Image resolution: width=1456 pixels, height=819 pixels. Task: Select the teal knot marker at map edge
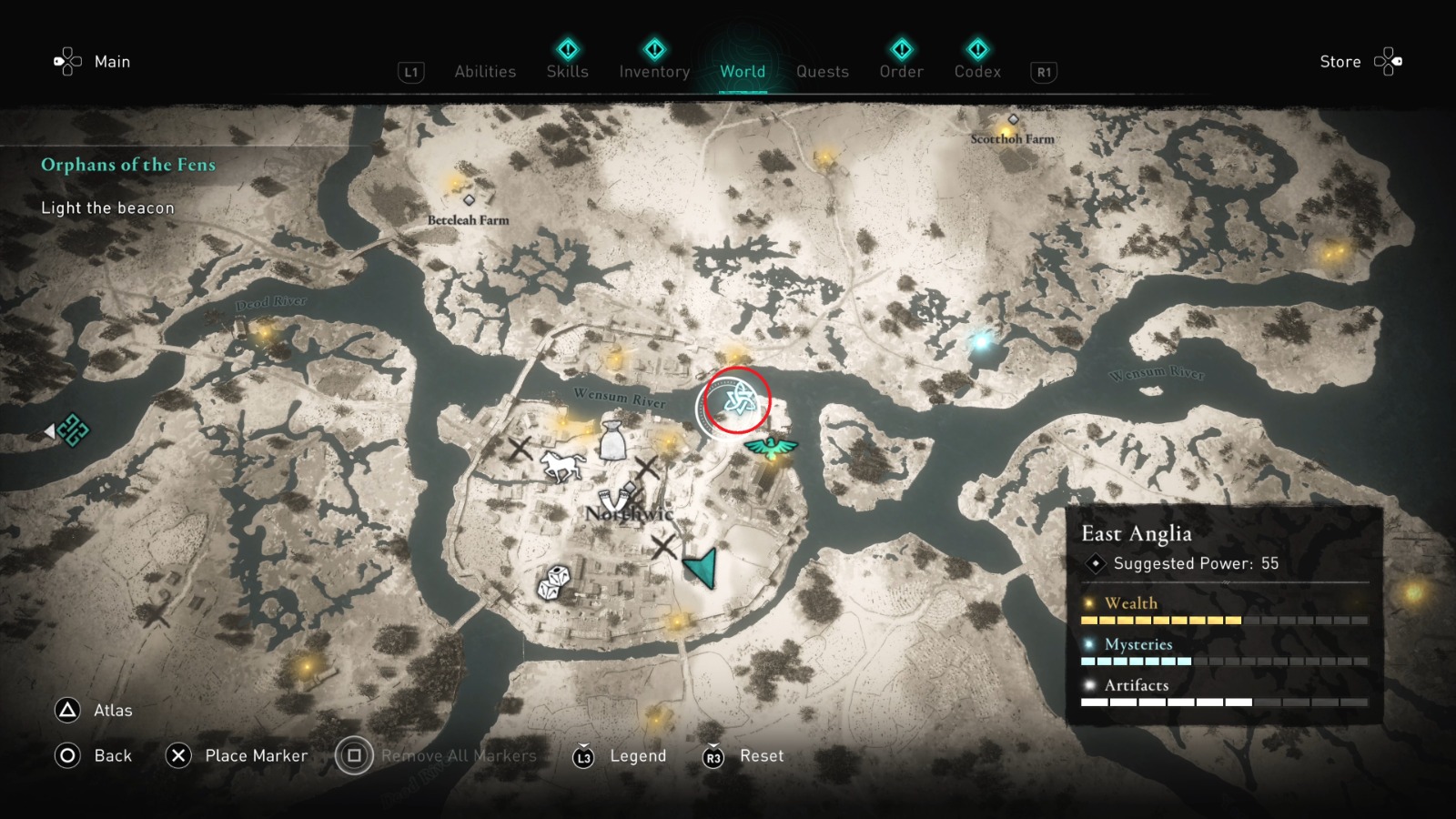(x=73, y=430)
